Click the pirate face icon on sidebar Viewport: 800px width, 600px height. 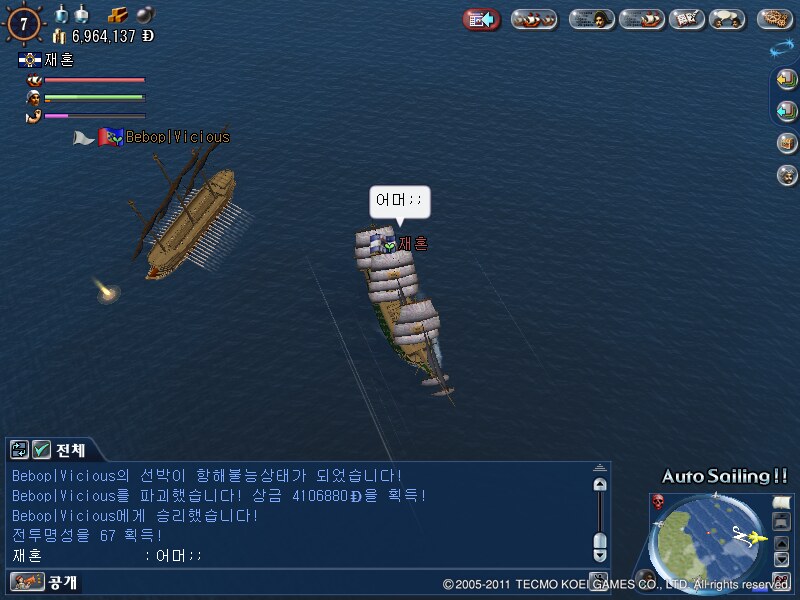(787, 176)
